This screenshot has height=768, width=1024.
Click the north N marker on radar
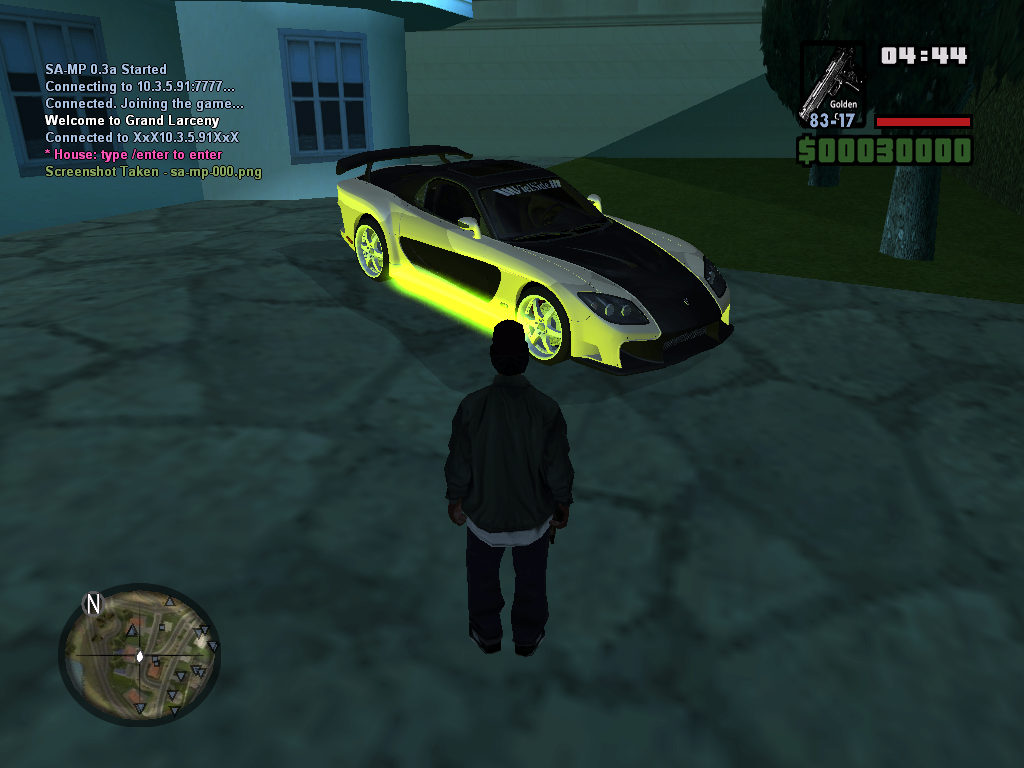(x=94, y=603)
